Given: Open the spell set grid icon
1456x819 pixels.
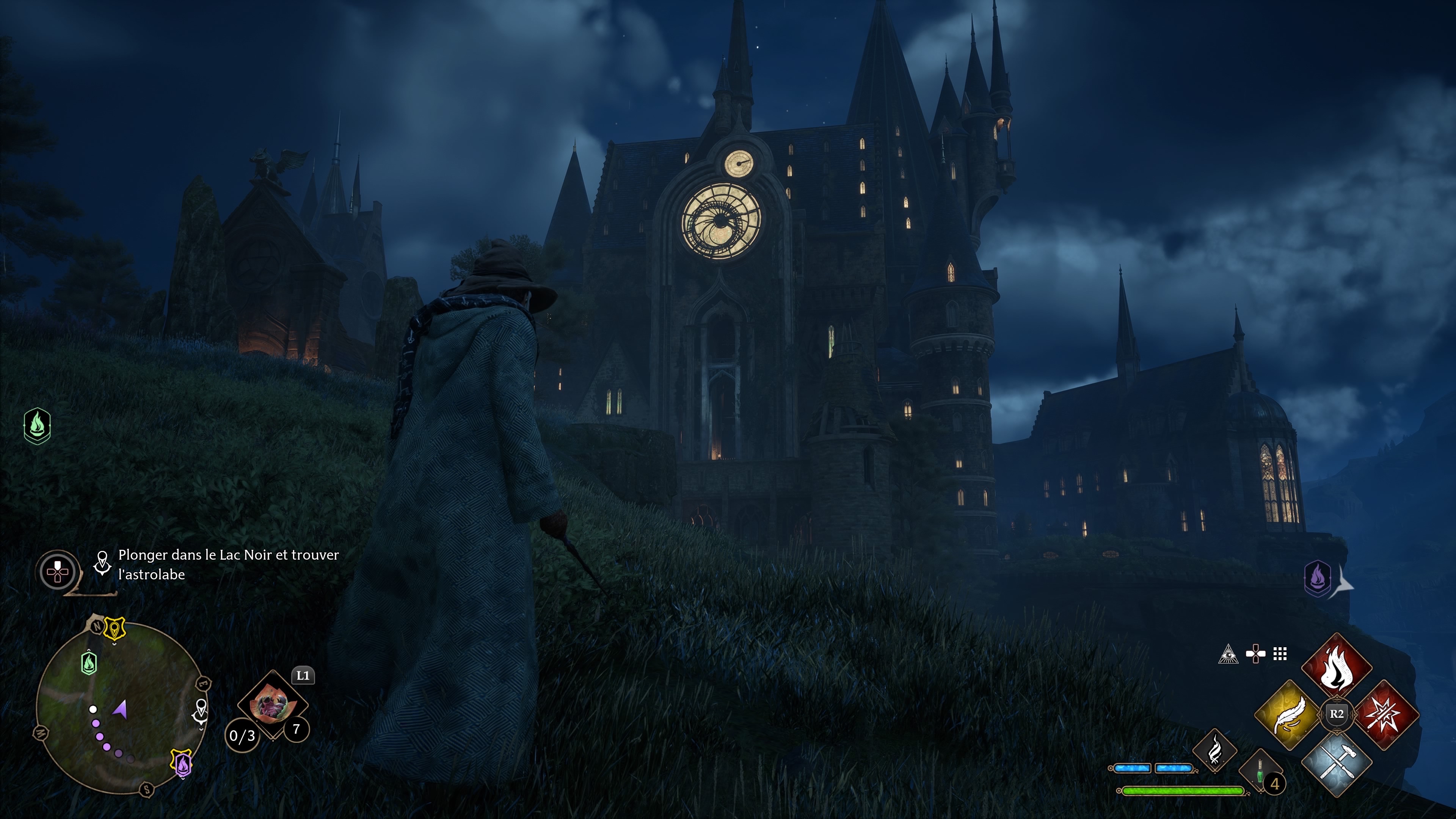Looking at the screenshot, I should (x=1280, y=654).
